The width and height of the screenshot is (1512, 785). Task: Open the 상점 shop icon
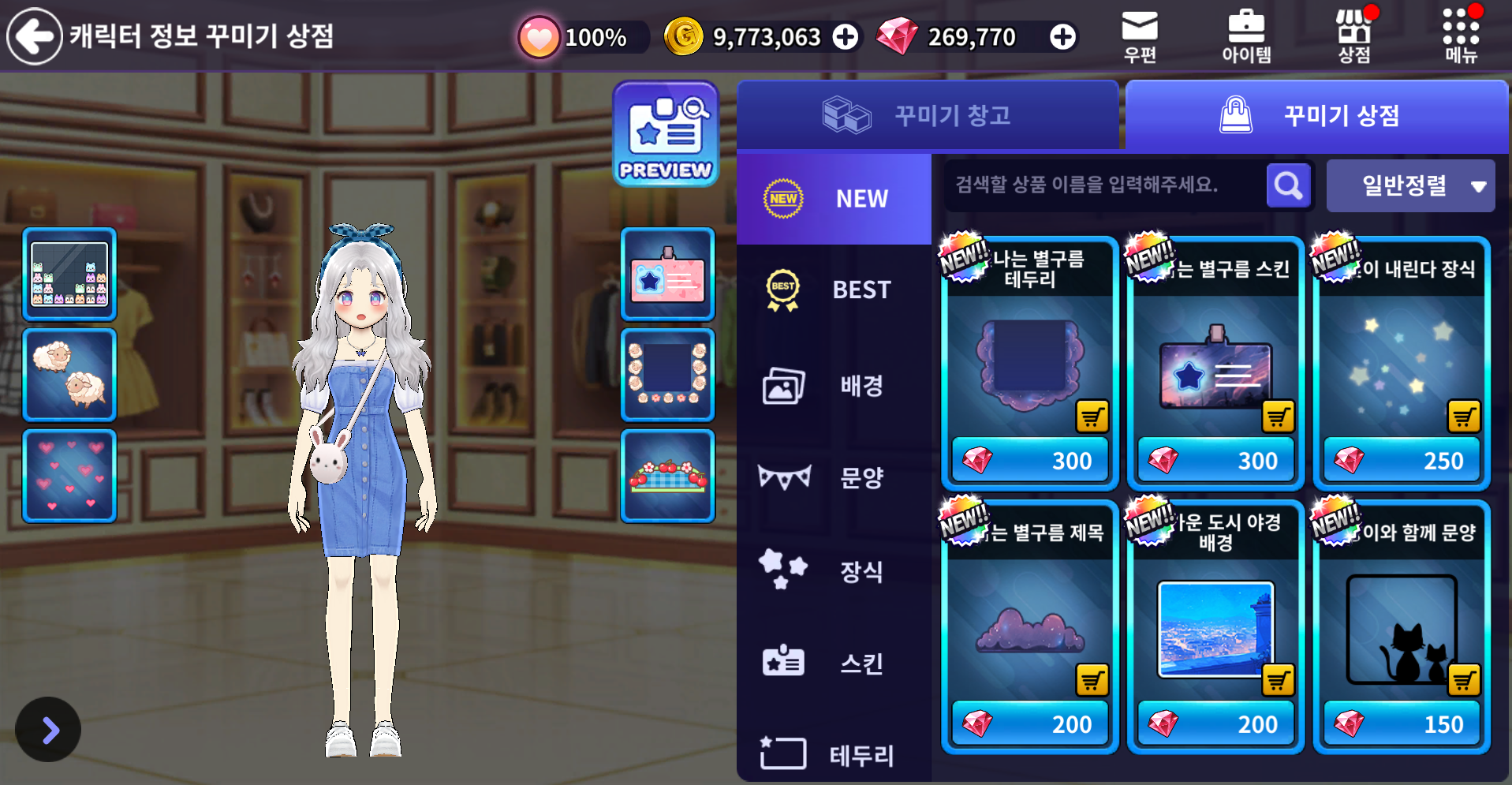(x=1353, y=36)
